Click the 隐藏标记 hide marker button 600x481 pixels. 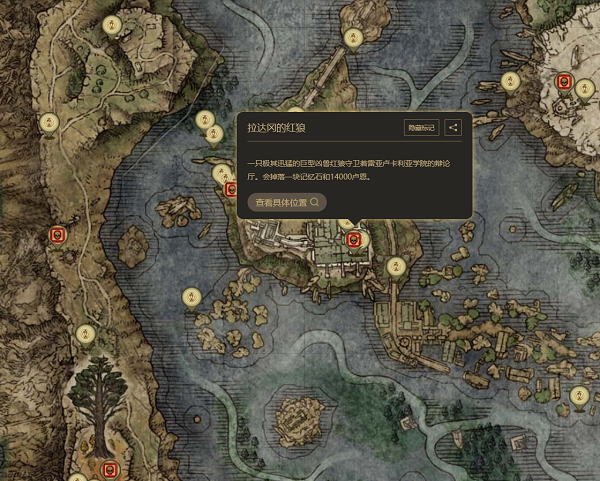tap(421, 128)
